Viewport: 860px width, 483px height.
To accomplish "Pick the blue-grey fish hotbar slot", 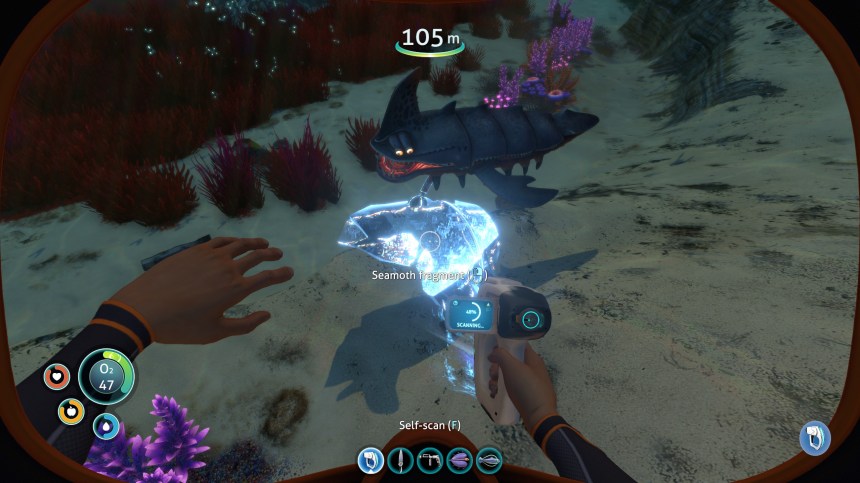I will (490, 461).
